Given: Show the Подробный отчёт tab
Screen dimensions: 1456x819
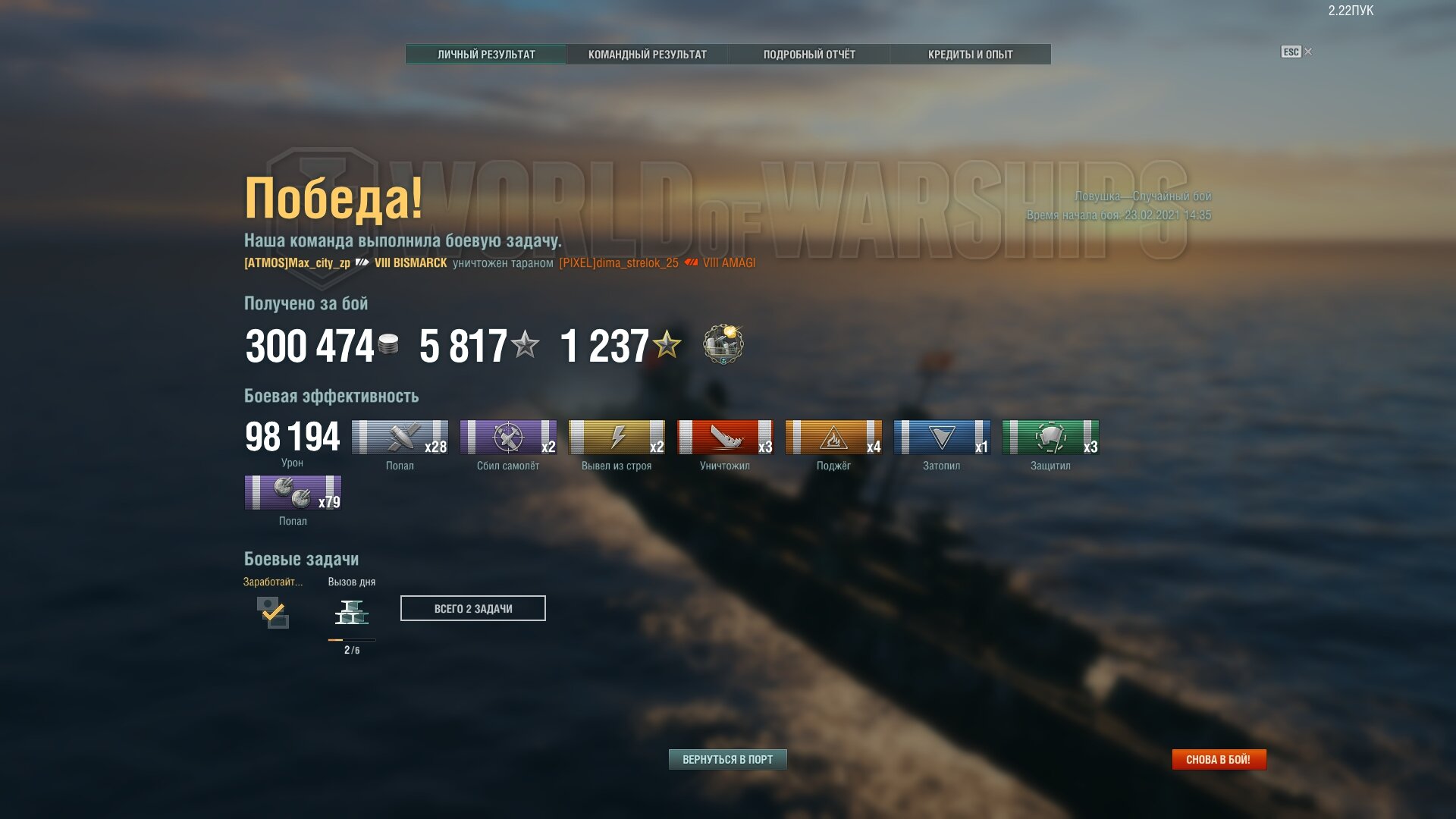Looking at the screenshot, I should 808,55.
